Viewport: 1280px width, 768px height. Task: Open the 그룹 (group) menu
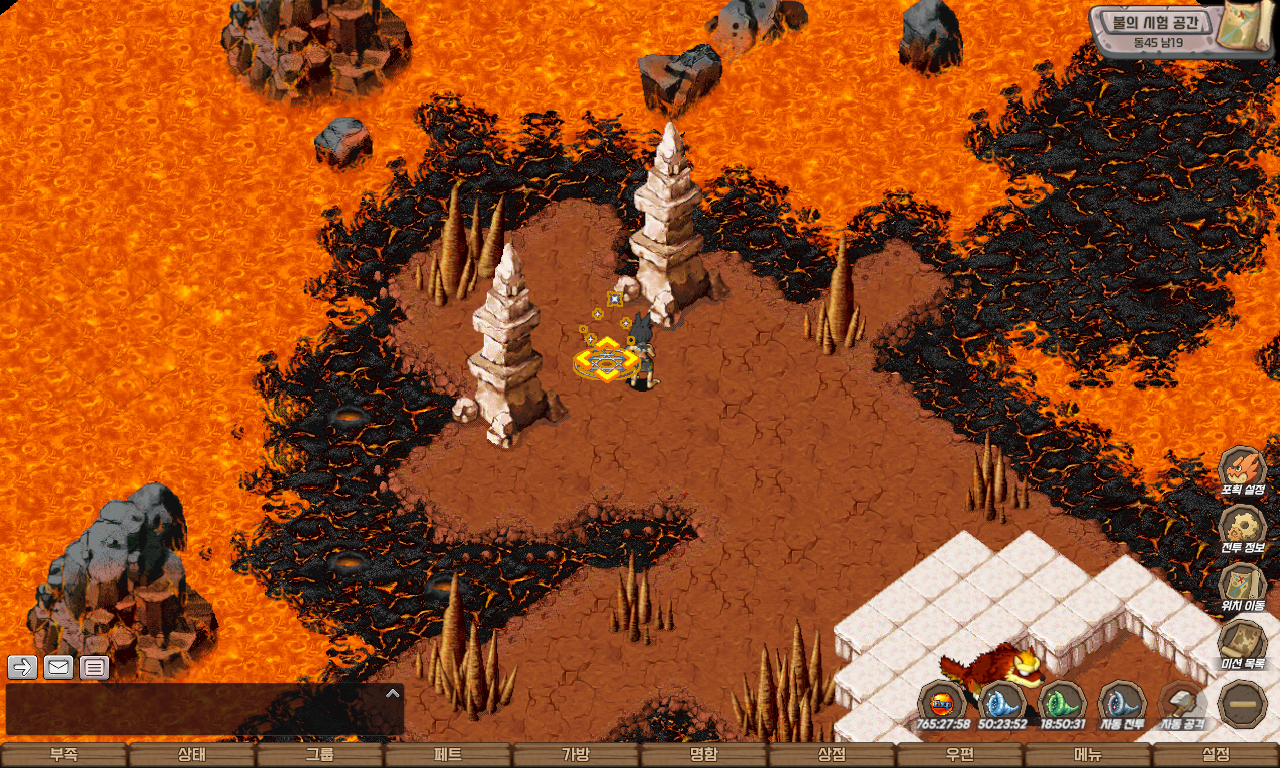[320, 755]
